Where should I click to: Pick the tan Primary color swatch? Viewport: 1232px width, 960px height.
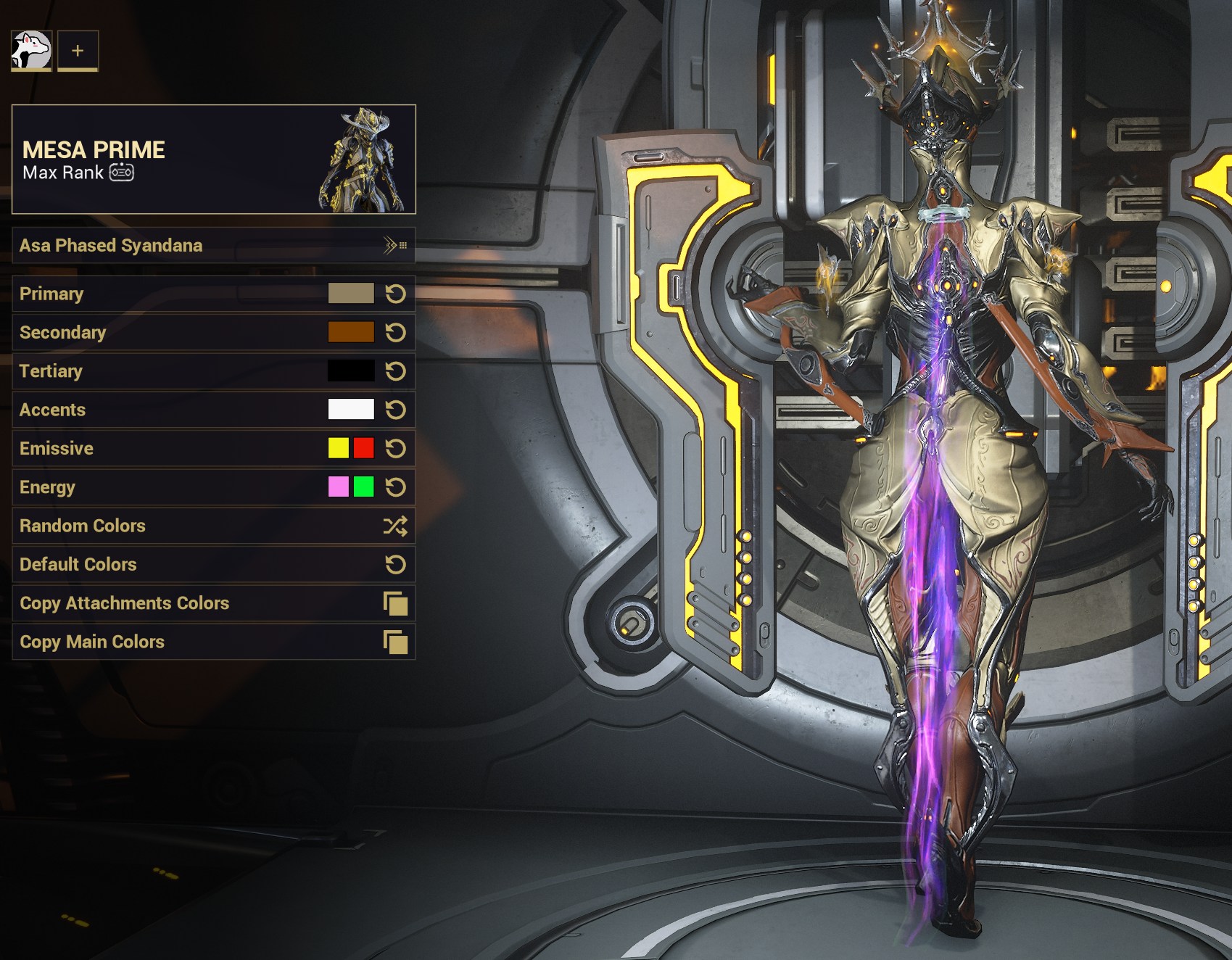(351, 294)
